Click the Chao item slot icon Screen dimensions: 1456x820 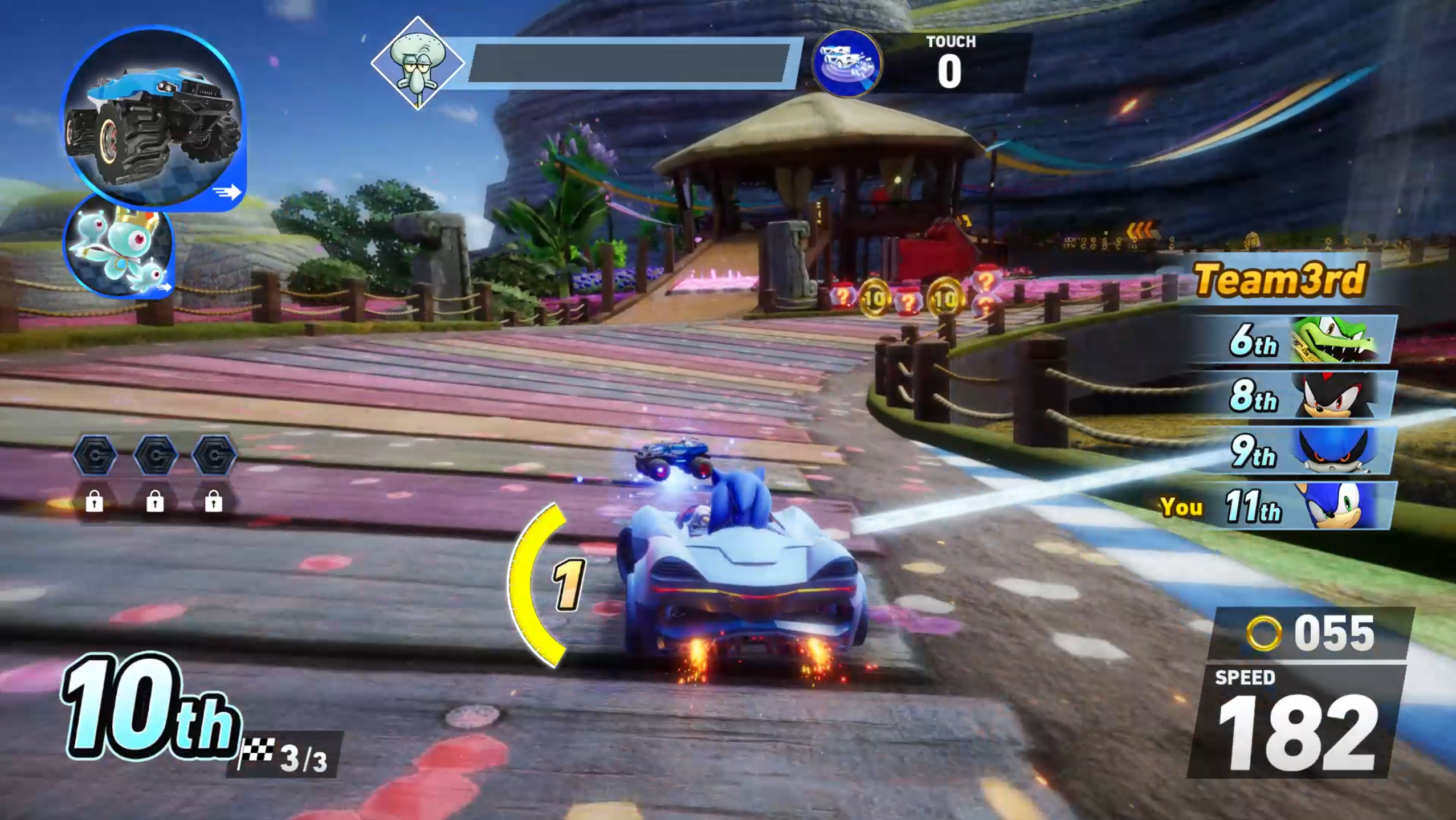(119, 246)
